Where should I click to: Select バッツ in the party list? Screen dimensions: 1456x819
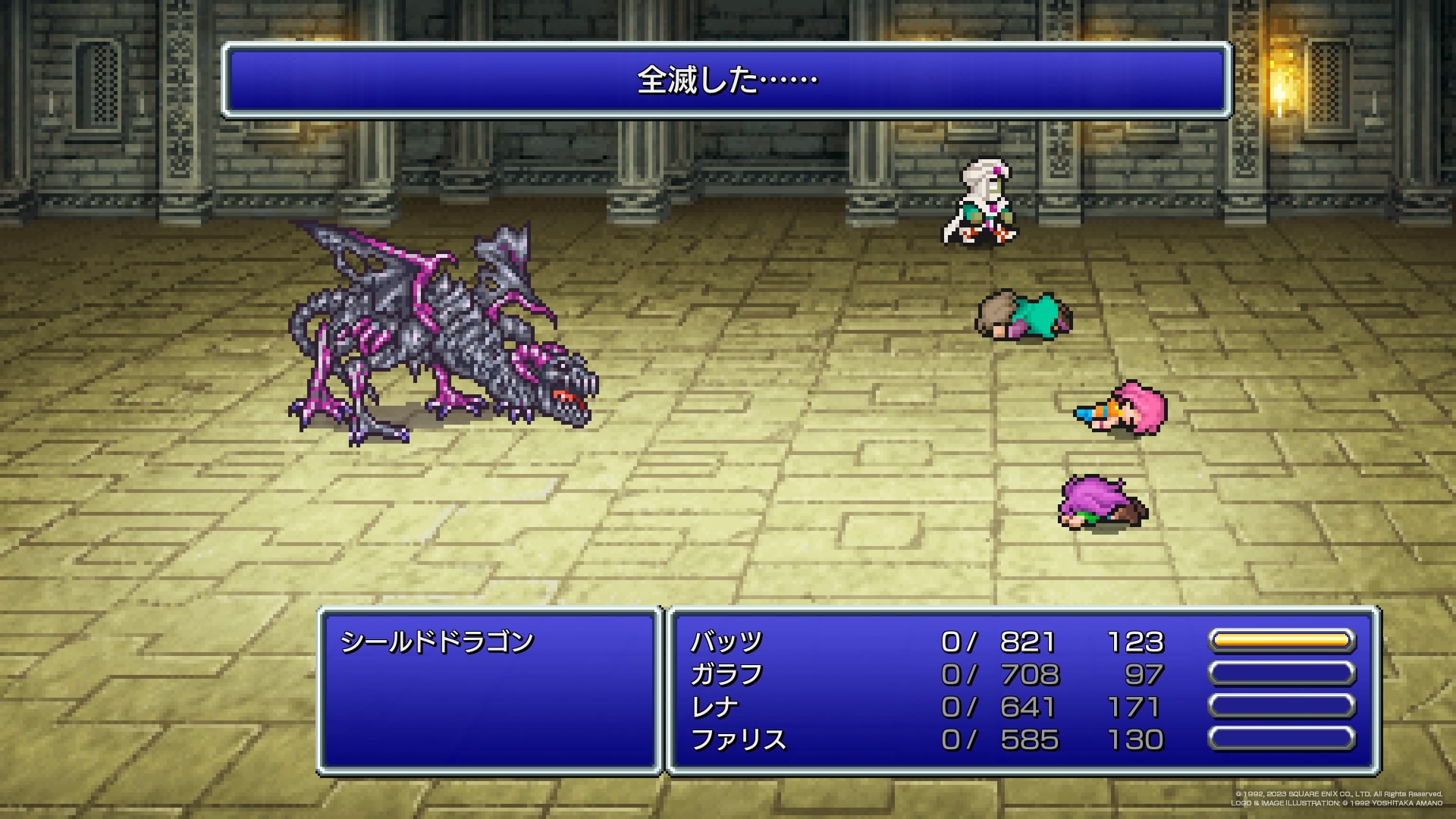(726, 642)
